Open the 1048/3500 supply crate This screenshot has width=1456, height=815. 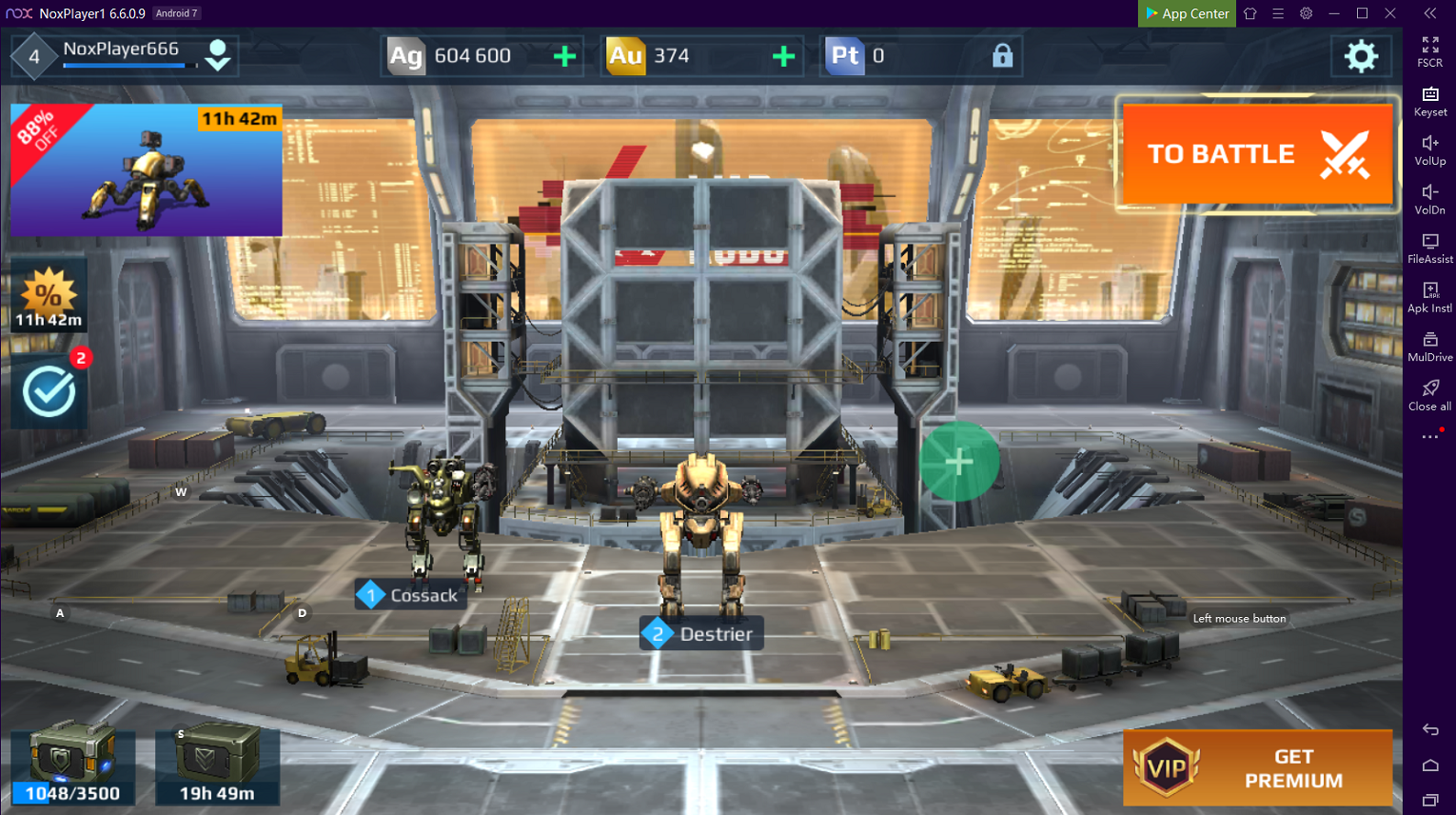tap(72, 765)
